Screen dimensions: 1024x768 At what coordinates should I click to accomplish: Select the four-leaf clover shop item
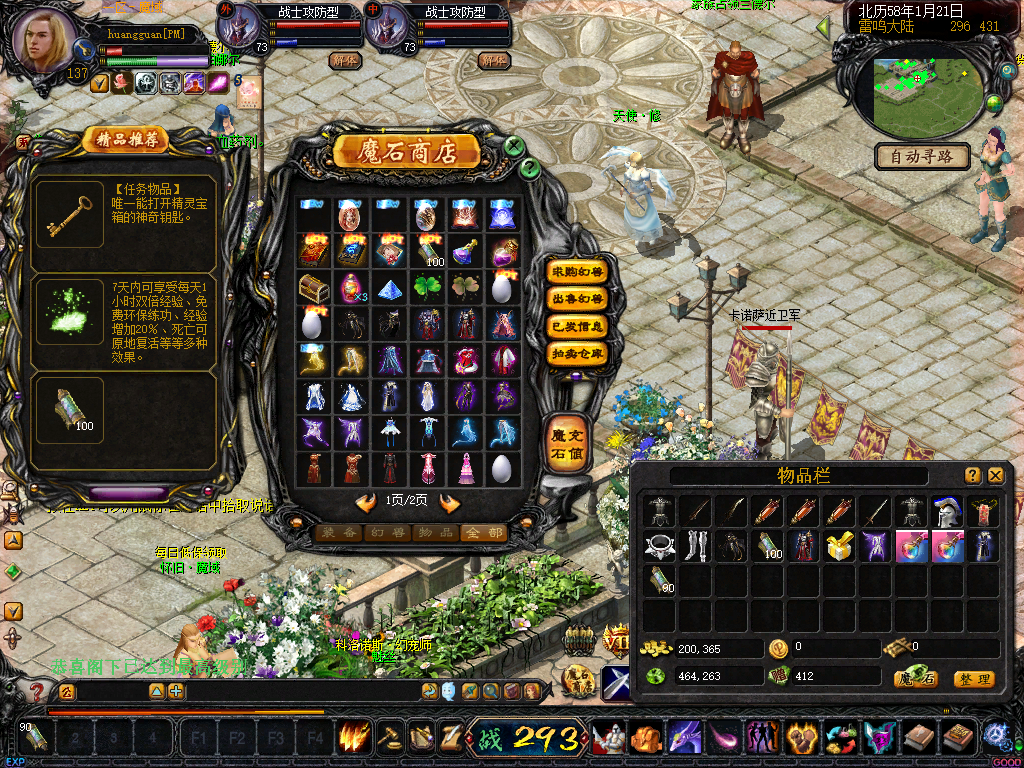coord(427,287)
